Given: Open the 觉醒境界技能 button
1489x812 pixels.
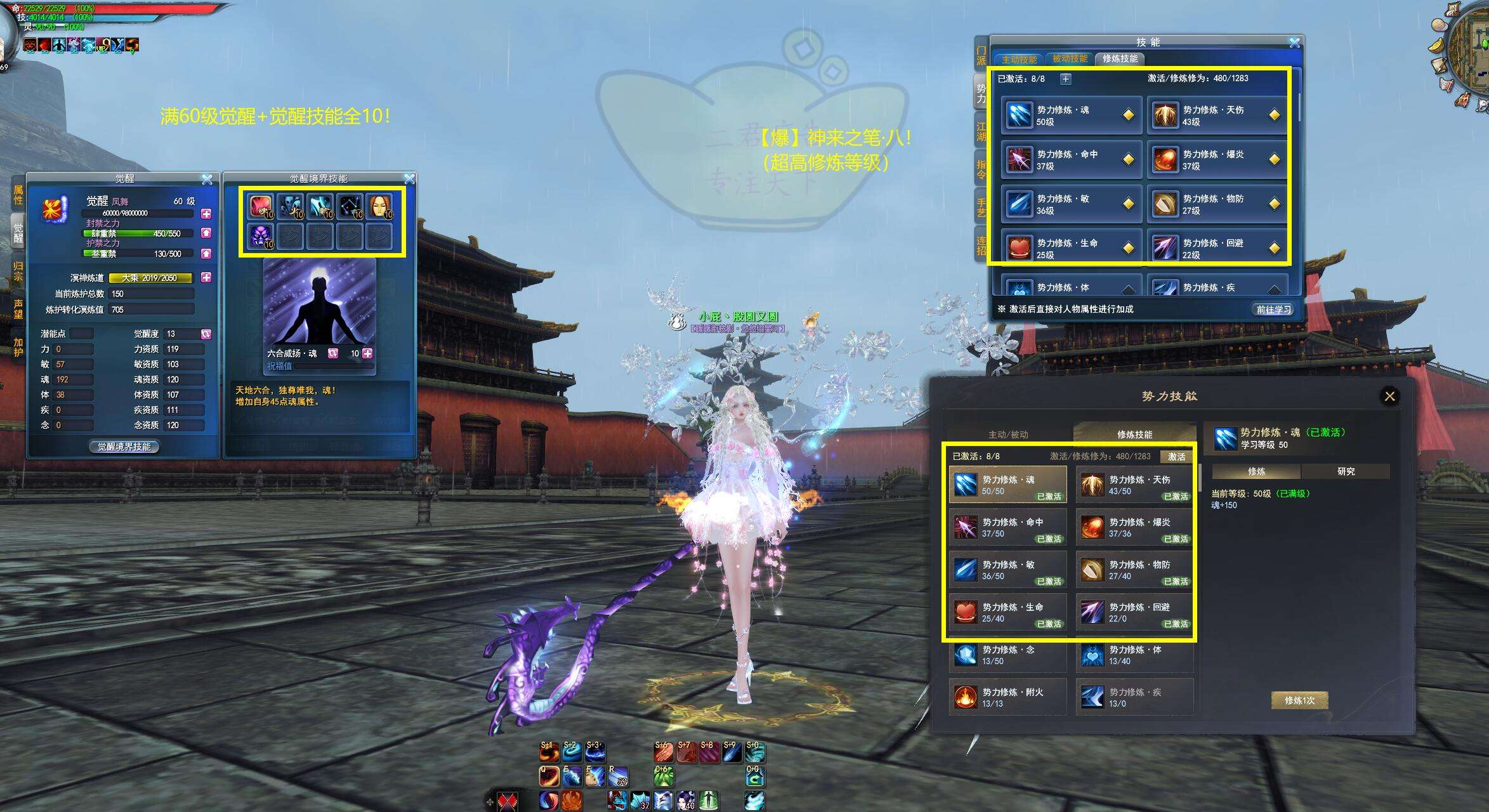Looking at the screenshot, I should (124, 447).
